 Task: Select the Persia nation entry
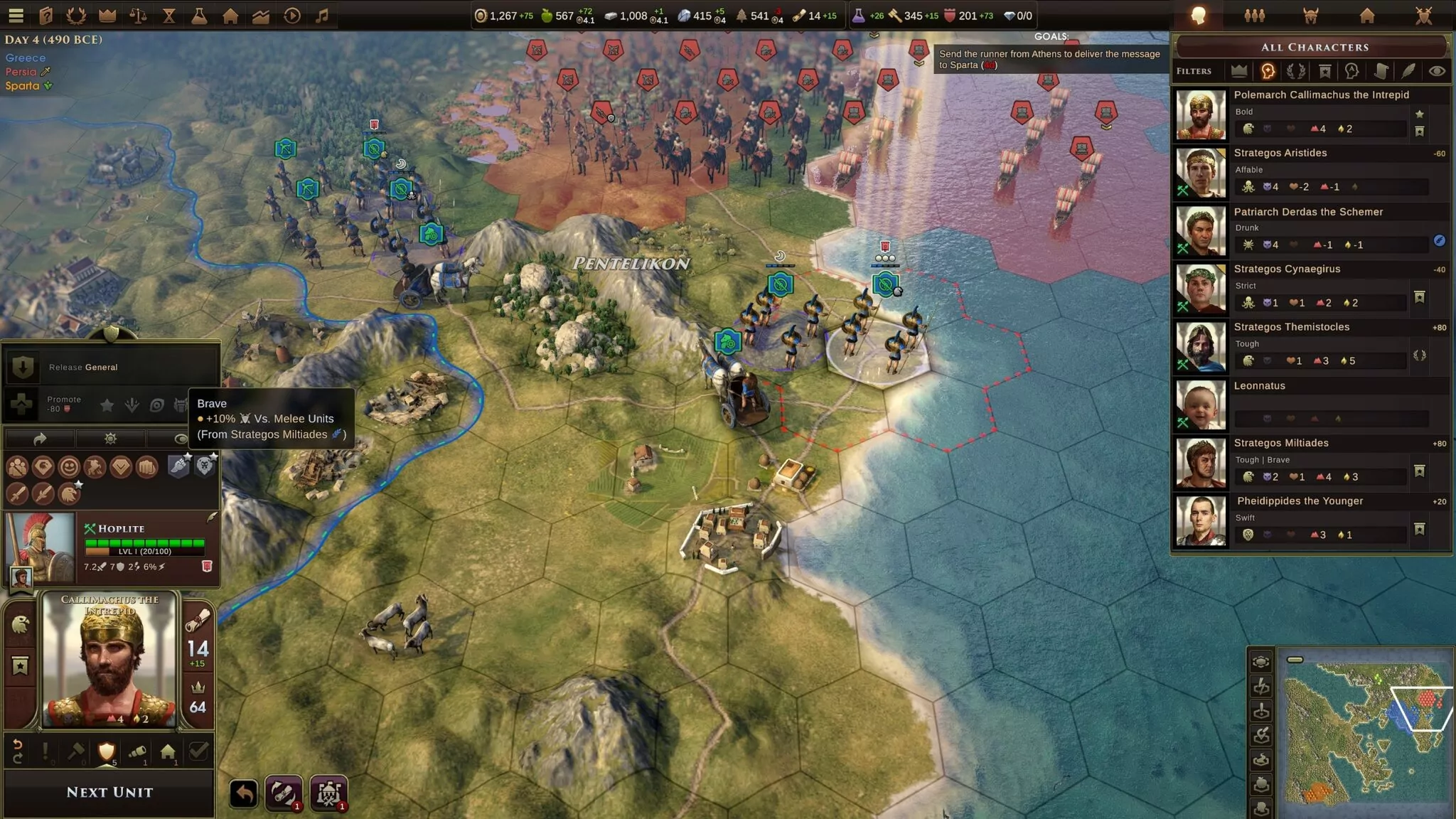[x=21, y=72]
